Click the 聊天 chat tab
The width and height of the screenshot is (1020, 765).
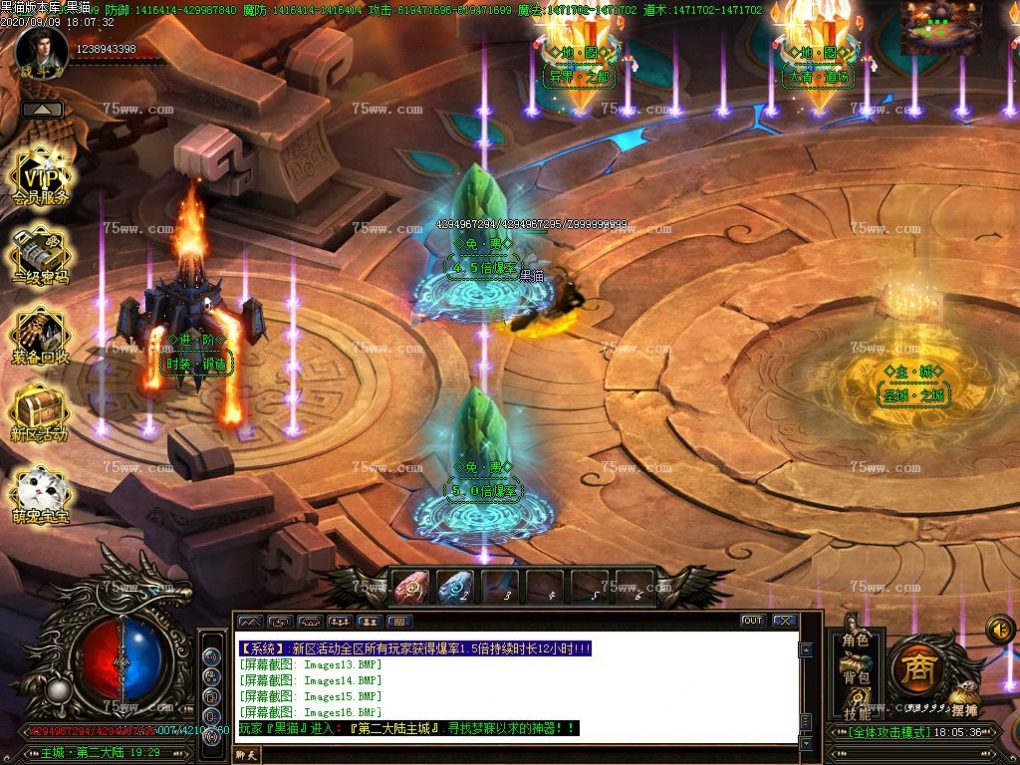coord(246,755)
